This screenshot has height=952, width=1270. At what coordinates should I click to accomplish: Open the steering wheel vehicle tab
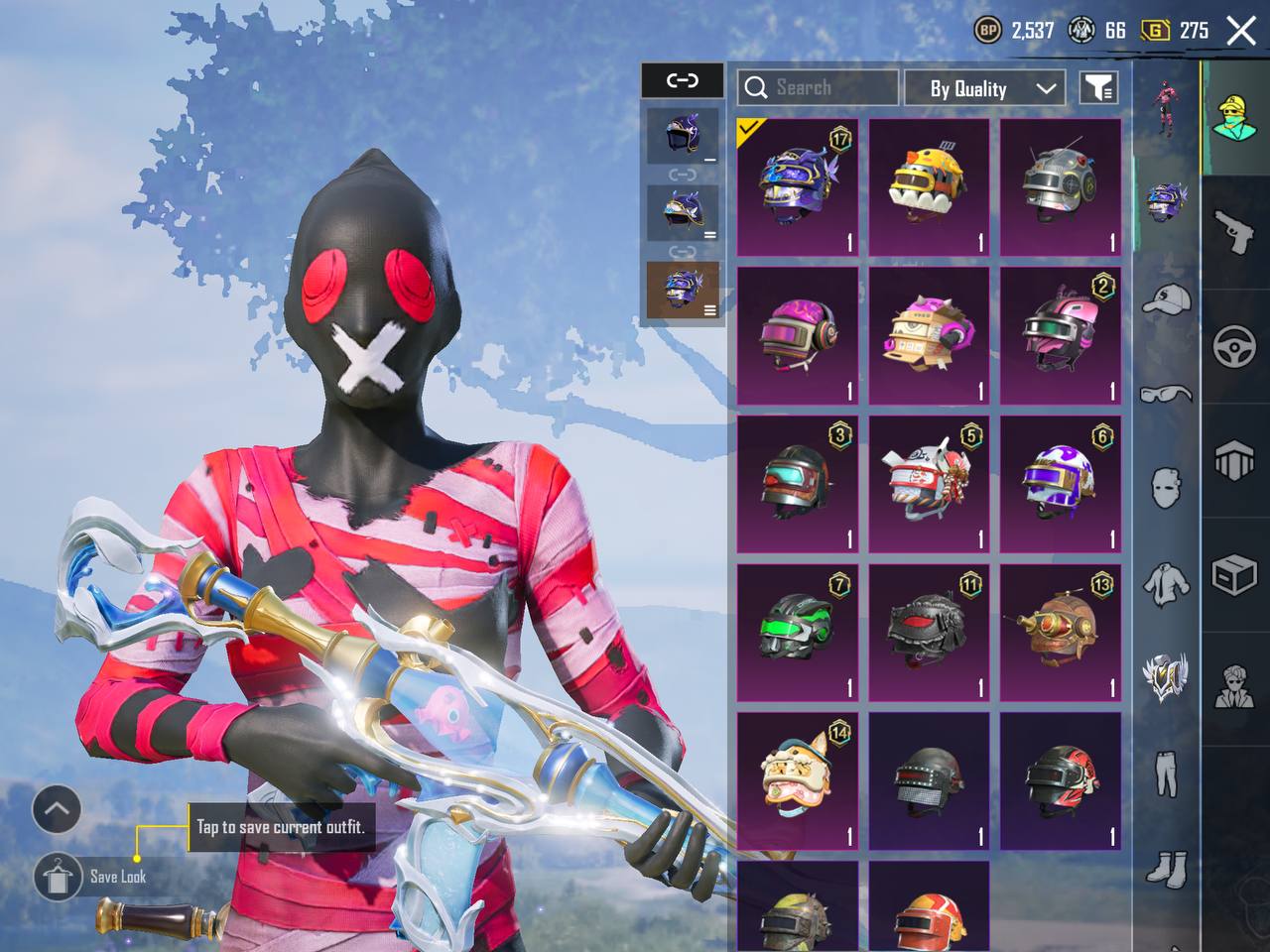(1235, 347)
